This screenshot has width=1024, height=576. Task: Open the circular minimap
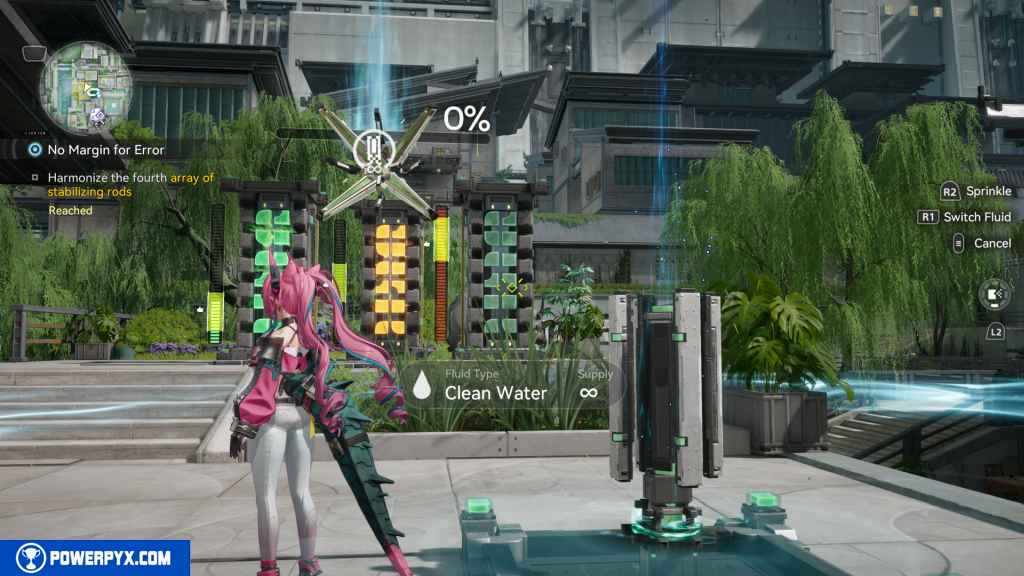coord(85,86)
